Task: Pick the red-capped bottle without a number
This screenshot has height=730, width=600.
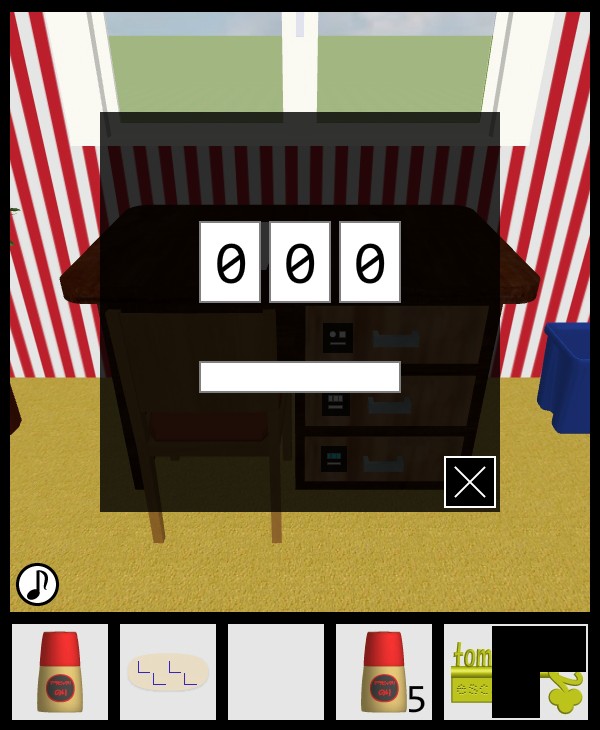Action: (60, 672)
